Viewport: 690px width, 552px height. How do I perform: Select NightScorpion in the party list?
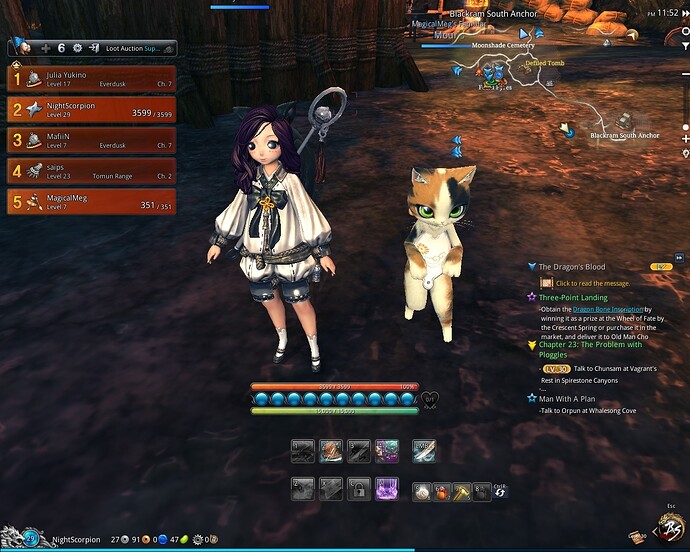click(x=90, y=108)
